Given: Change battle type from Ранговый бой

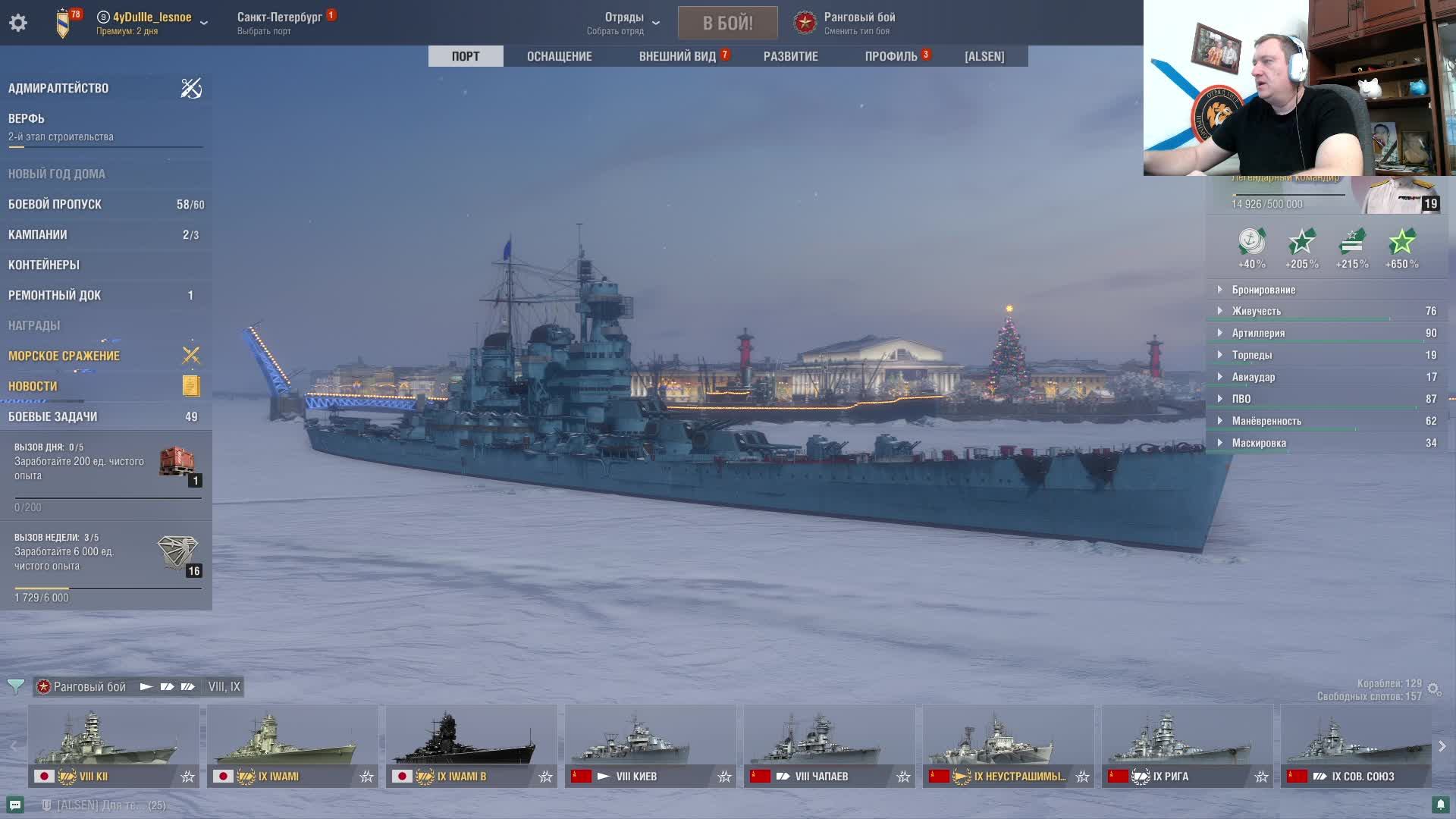Looking at the screenshot, I should (x=858, y=23).
